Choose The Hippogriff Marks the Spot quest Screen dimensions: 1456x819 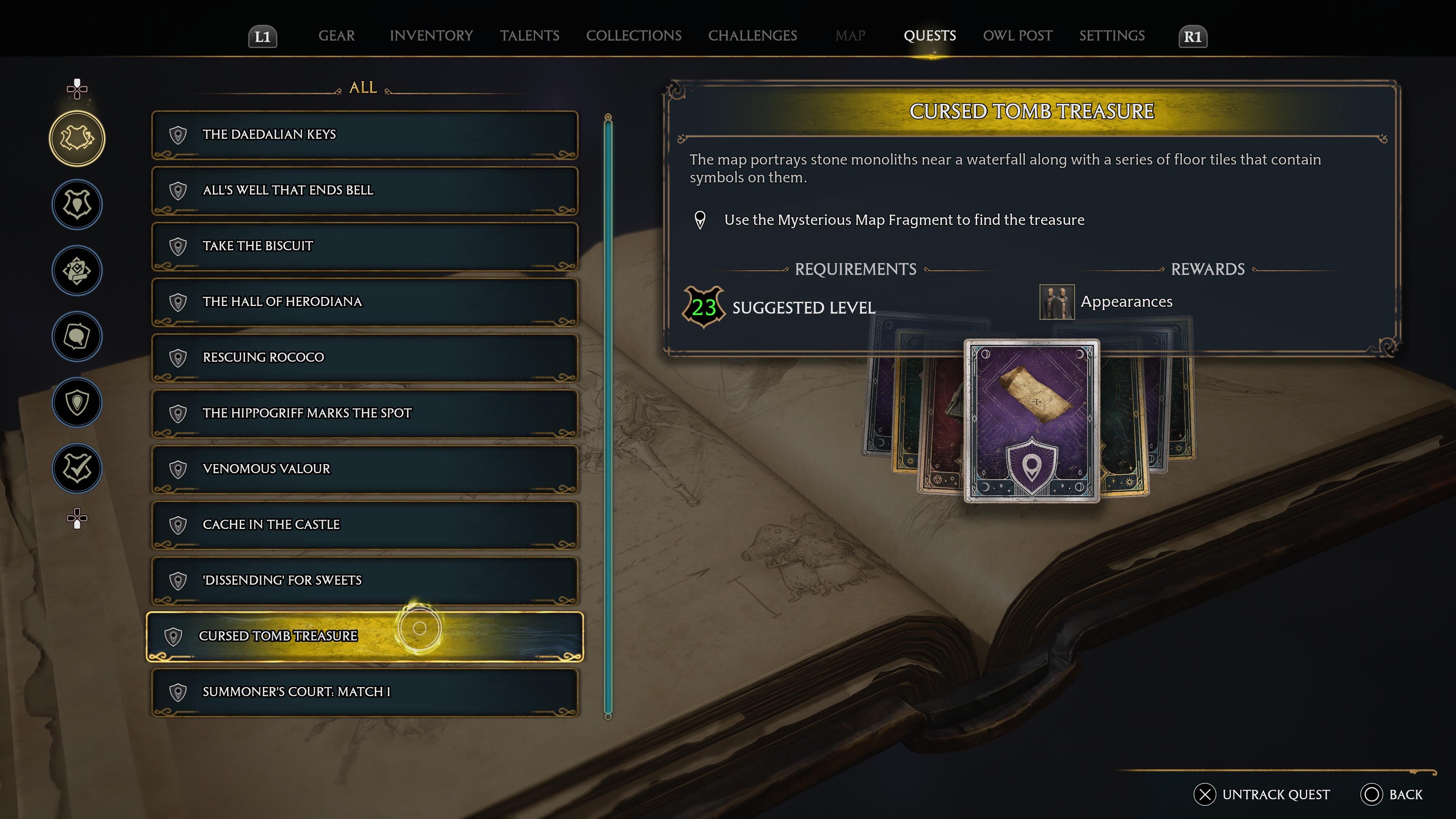(x=364, y=413)
